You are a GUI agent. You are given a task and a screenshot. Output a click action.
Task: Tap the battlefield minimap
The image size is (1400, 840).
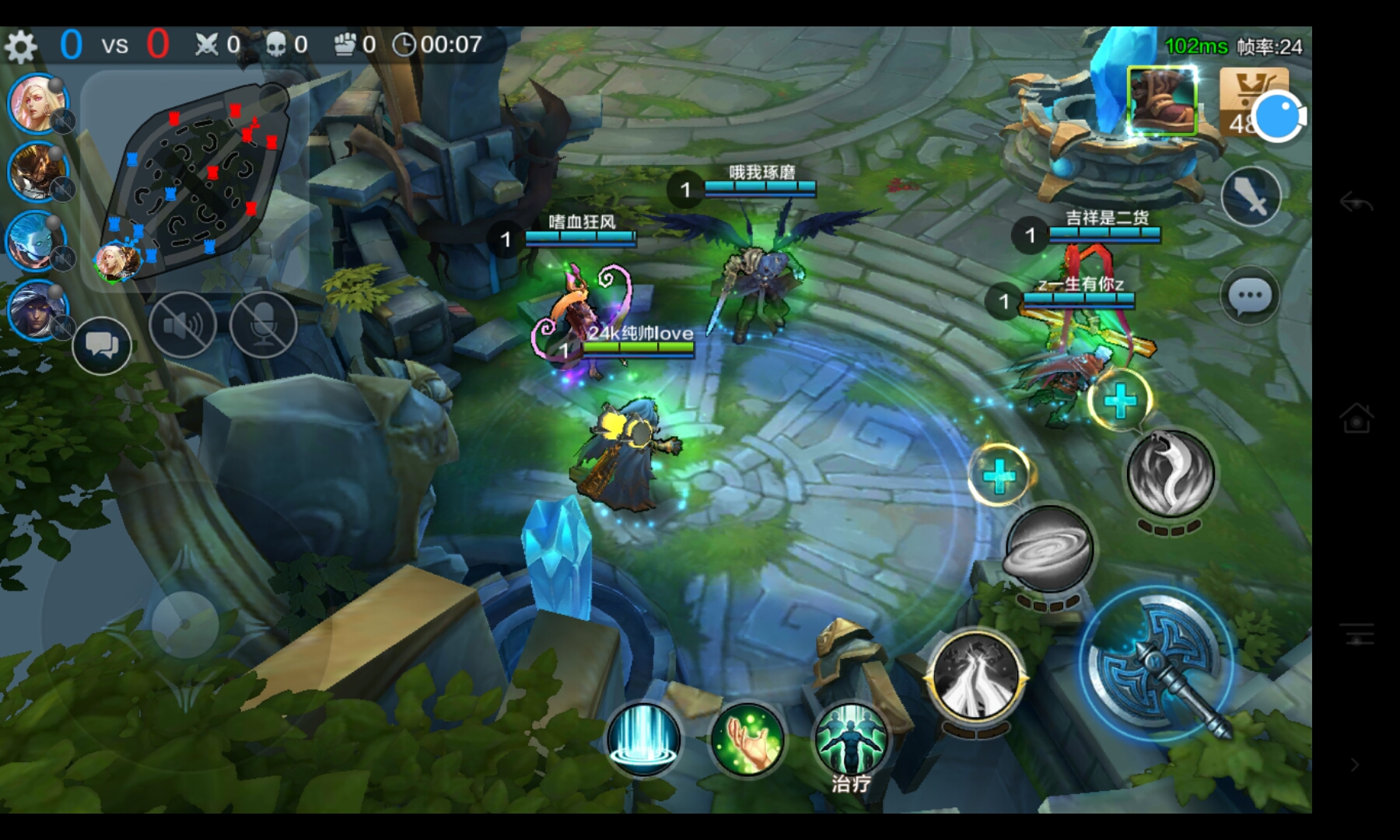[x=194, y=177]
